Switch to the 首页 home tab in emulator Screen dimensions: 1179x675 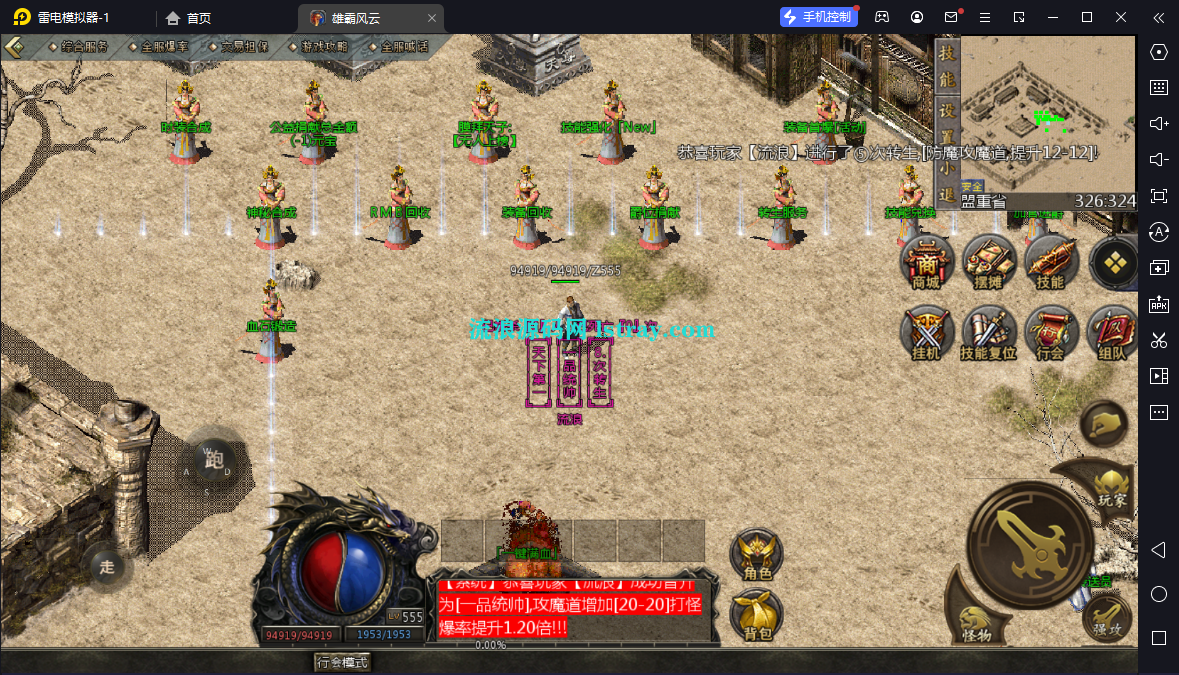tap(189, 18)
